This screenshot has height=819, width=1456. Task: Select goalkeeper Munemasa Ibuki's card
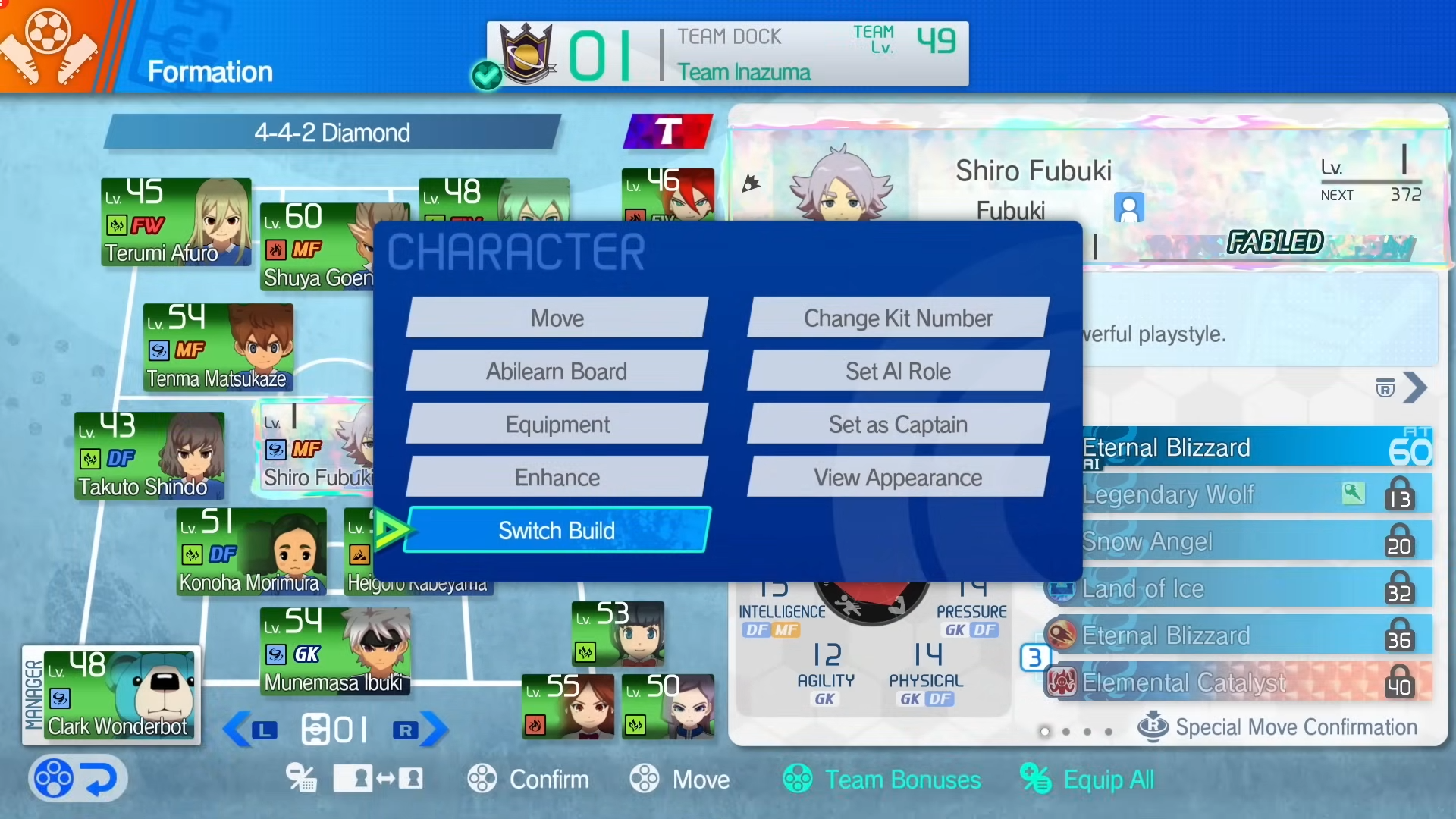pos(336,652)
